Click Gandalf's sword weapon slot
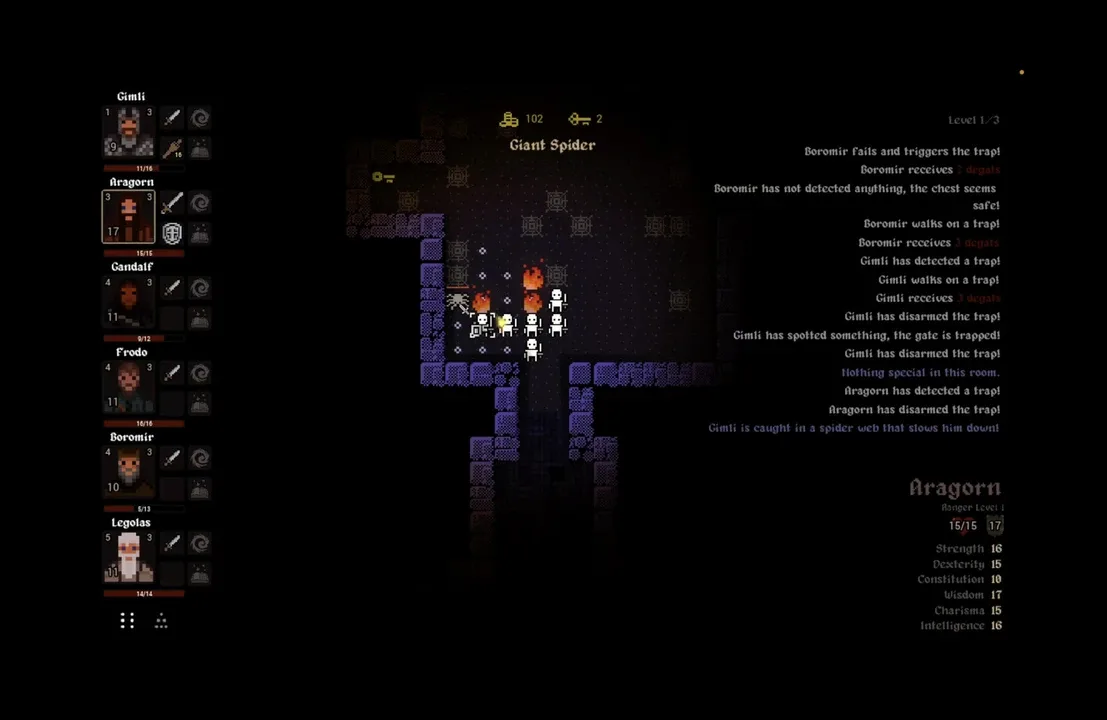Viewport: 1107px width, 720px height. [x=172, y=289]
